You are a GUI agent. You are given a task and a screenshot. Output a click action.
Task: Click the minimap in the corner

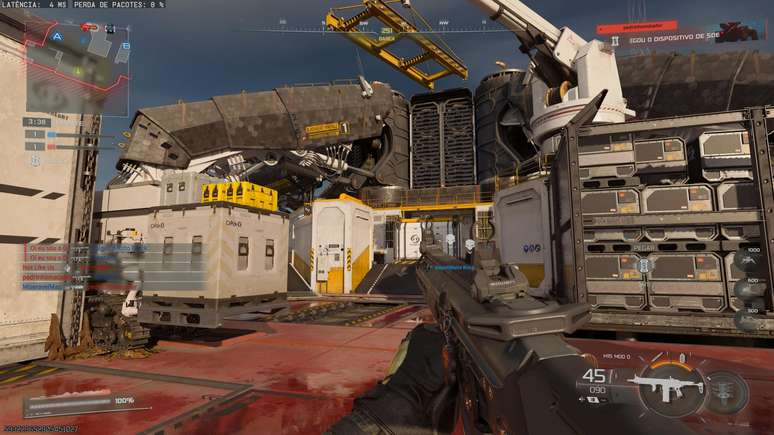tap(75, 65)
